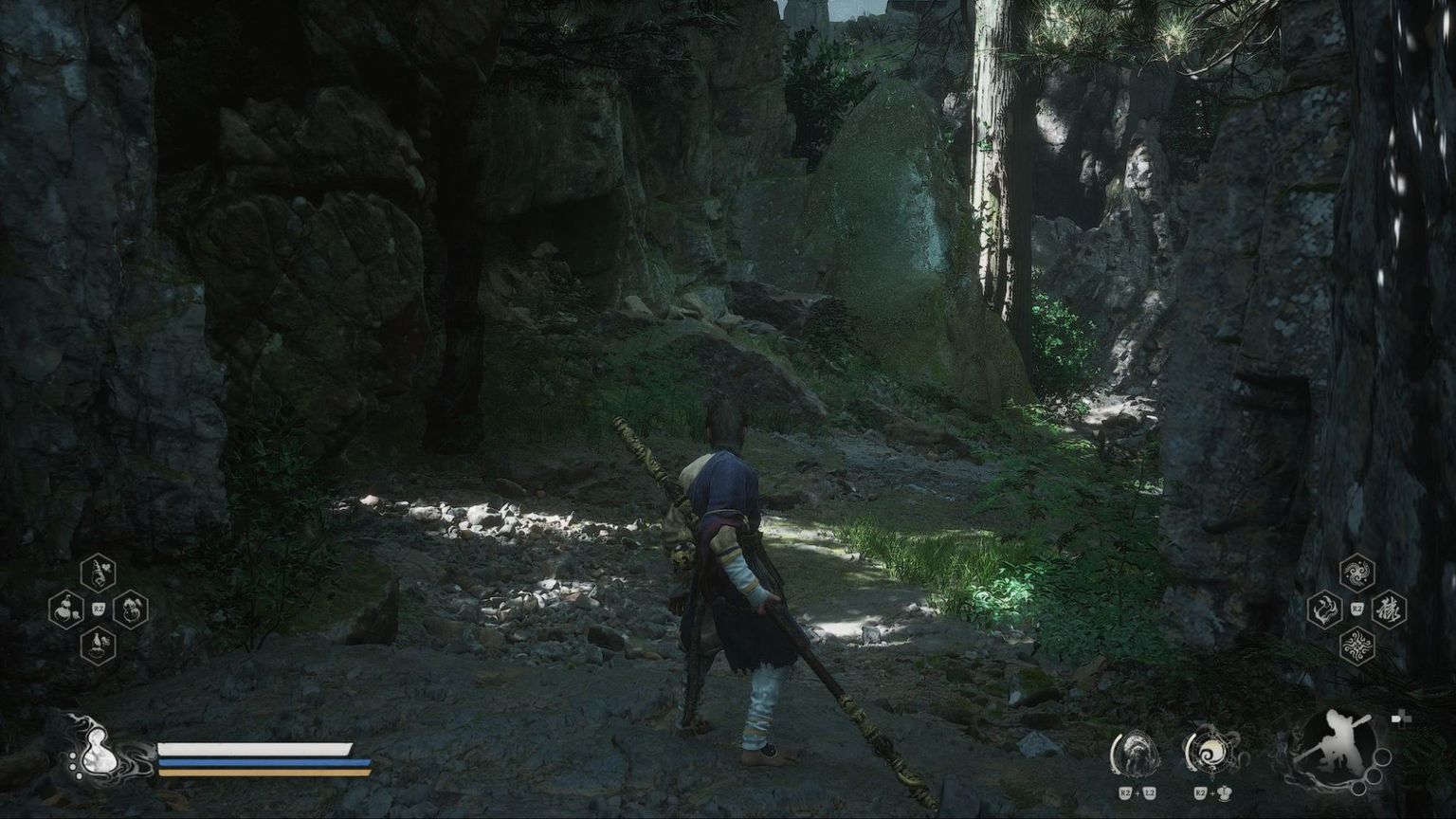Select the soak bottle item in the bottom hexagon
The width and height of the screenshot is (1456, 819).
pyautogui.click(x=97, y=643)
